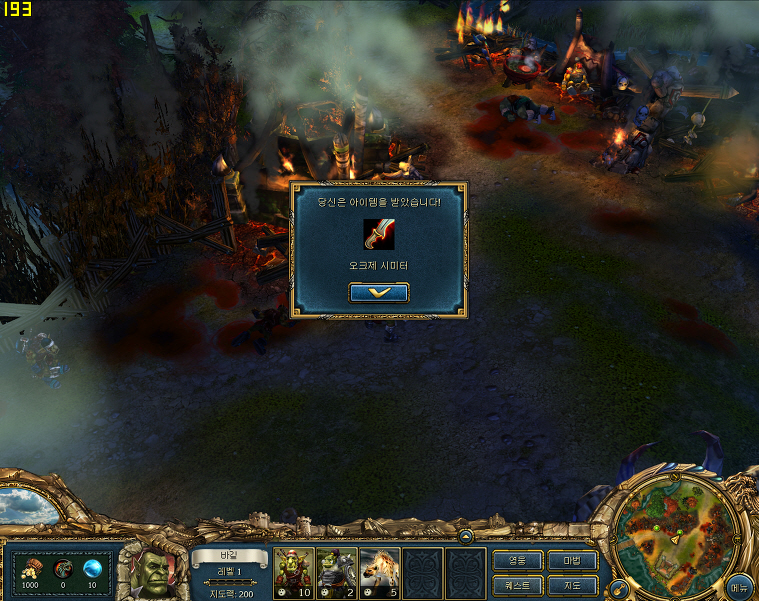Click the gold resource icon
The width and height of the screenshot is (759, 601).
coord(30,568)
